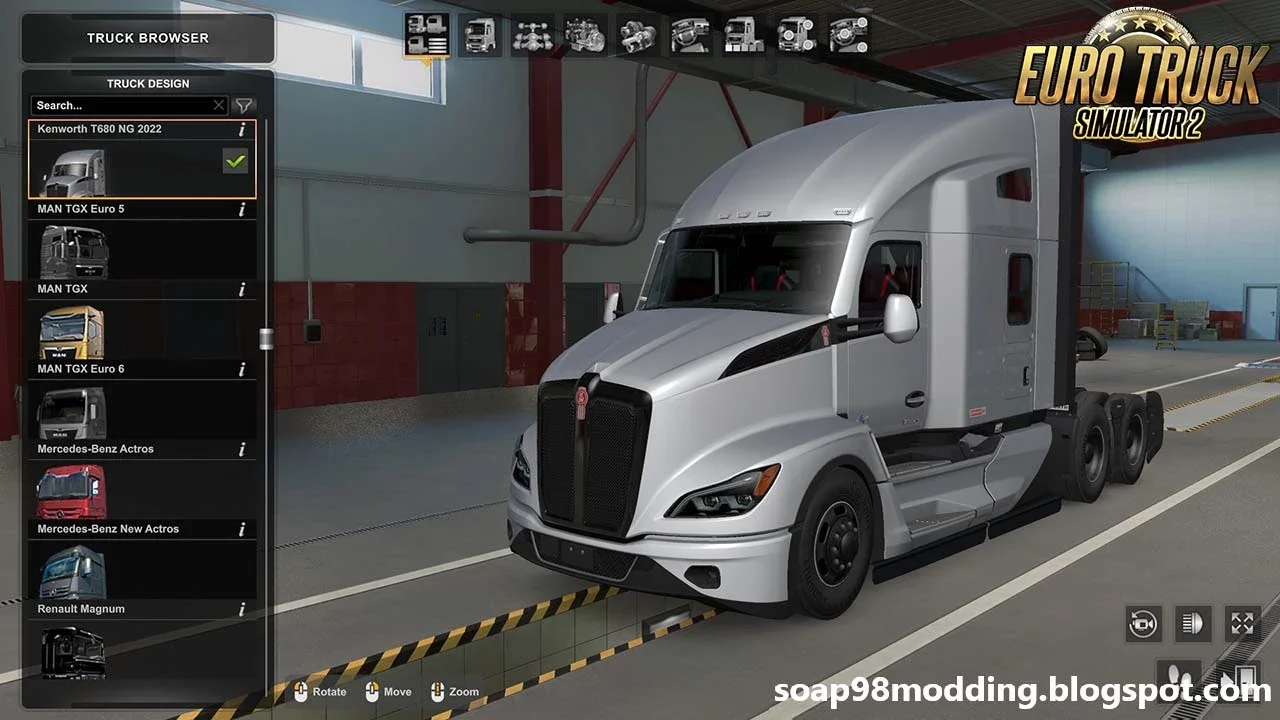Open the Truck Design section header
This screenshot has height=720, width=1280.
pyautogui.click(x=147, y=83)
